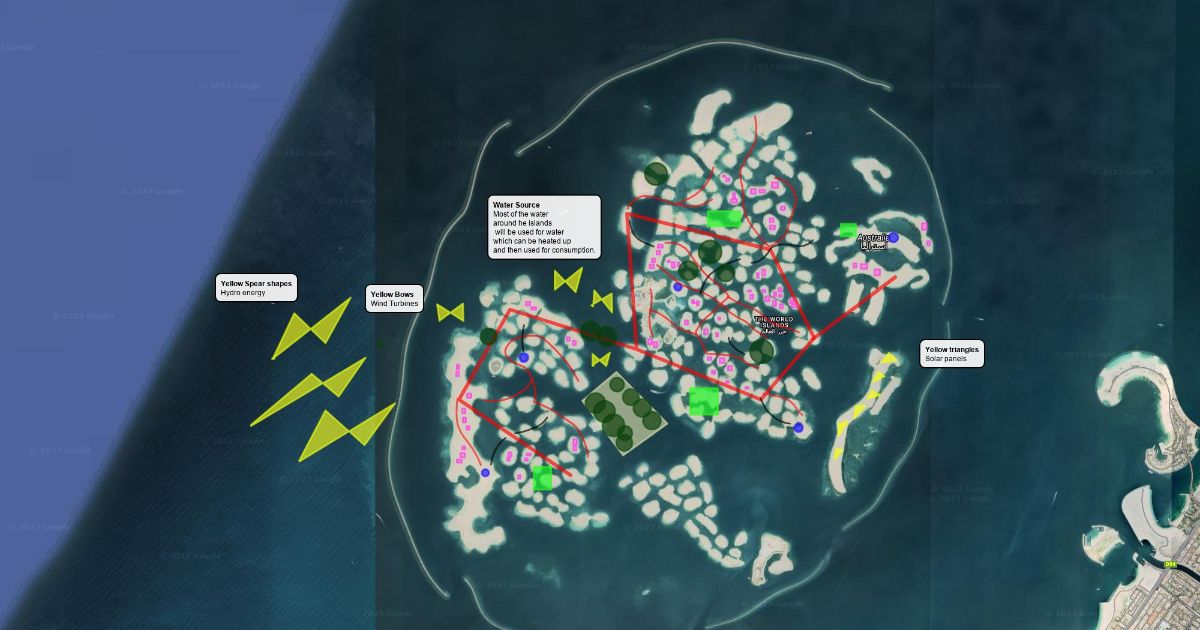Choose the Yellow triangles solar panels label
This screenshot has width=1200, height=630.
952,353
